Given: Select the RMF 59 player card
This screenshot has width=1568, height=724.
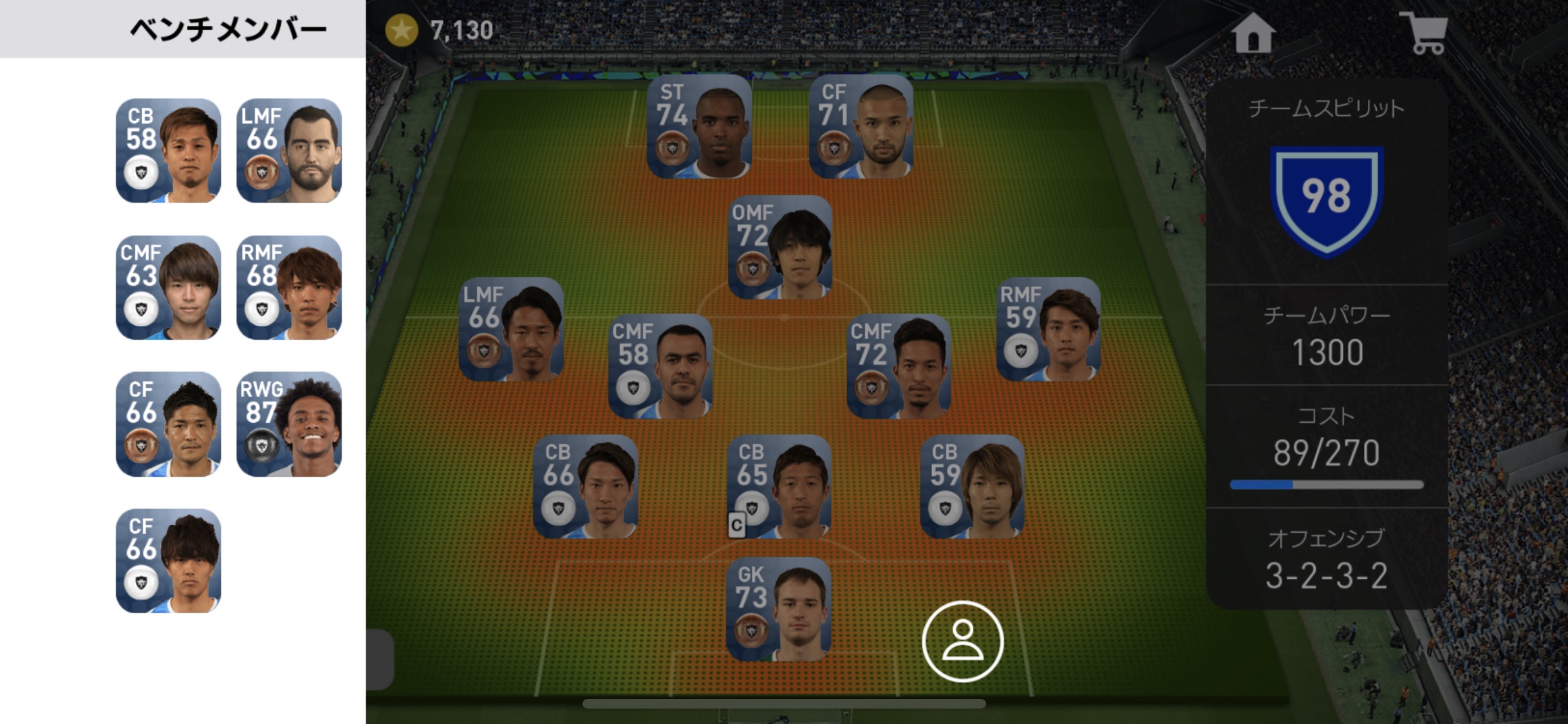Looking at the screenshot, I should [x=1048, y=330].
